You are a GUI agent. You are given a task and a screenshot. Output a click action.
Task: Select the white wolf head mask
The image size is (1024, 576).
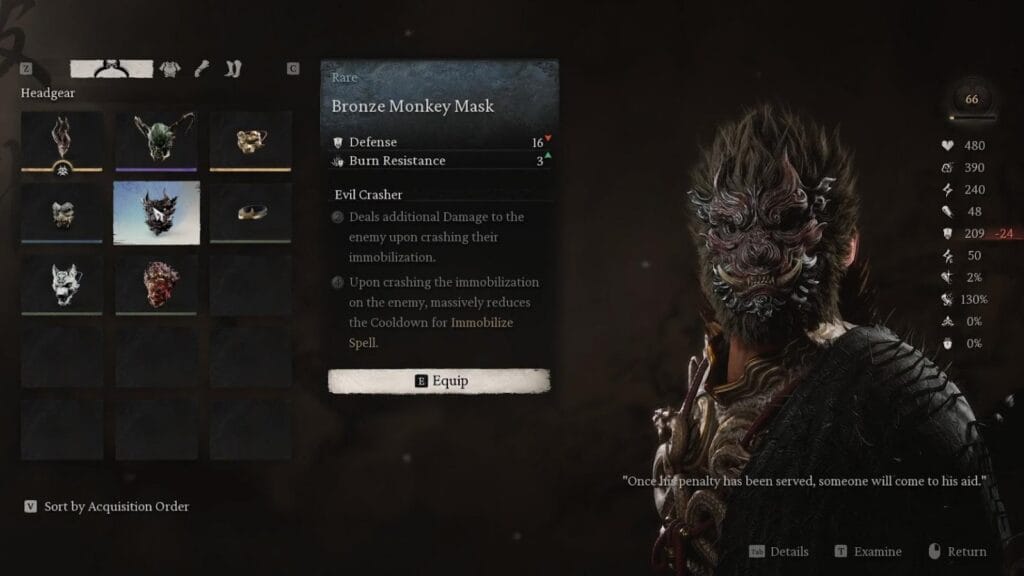[62, 283]
